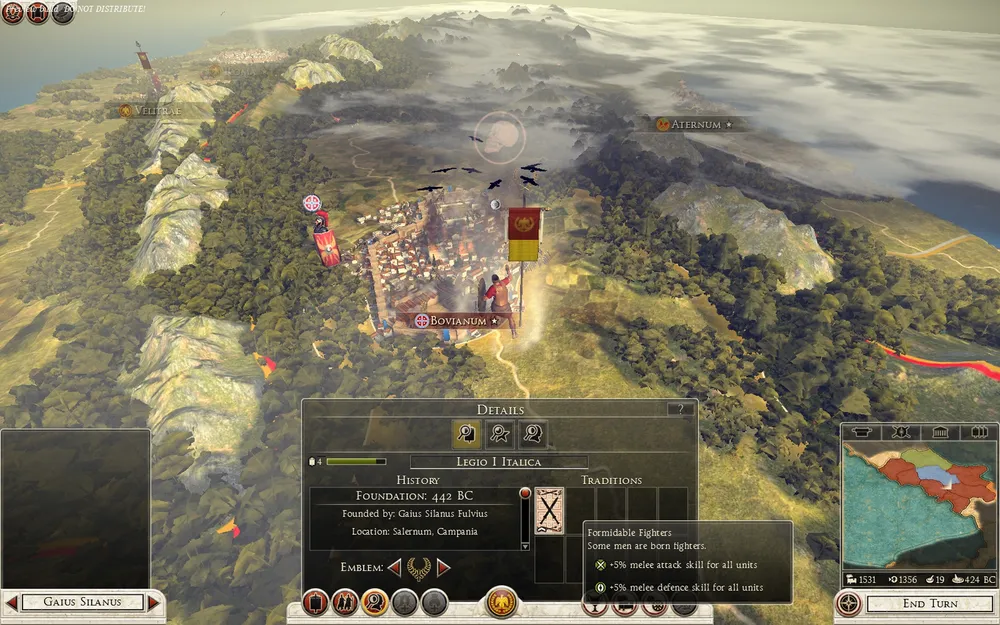
Task: Open the Roman eagle faction button
Action: coord(500,603)
